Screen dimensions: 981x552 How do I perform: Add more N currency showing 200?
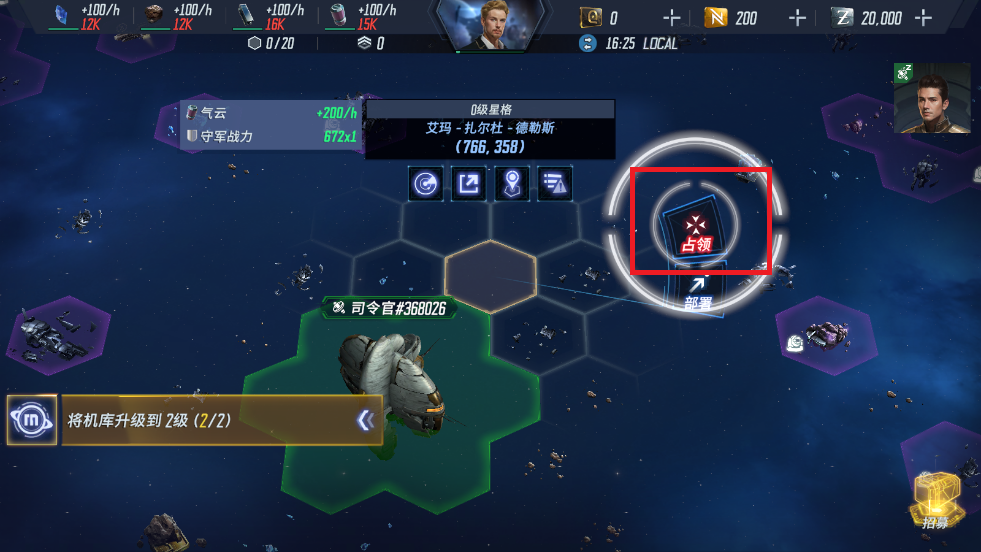(x=797, y=18)
